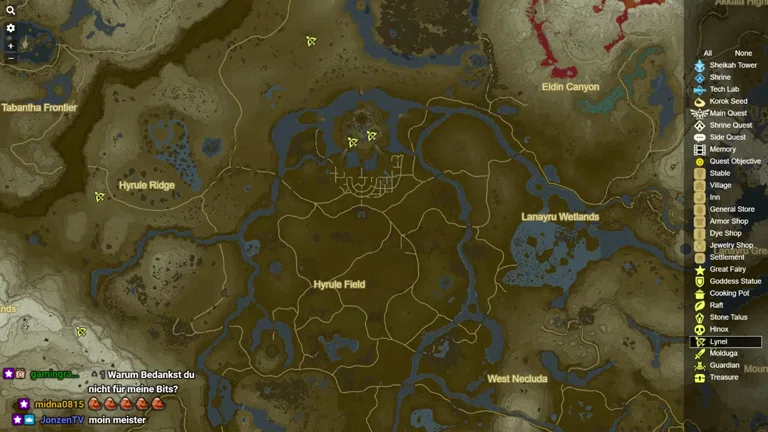Viewport: 768px width, 432px height.
Task: Open the map search tool
Action: (11, 9)
